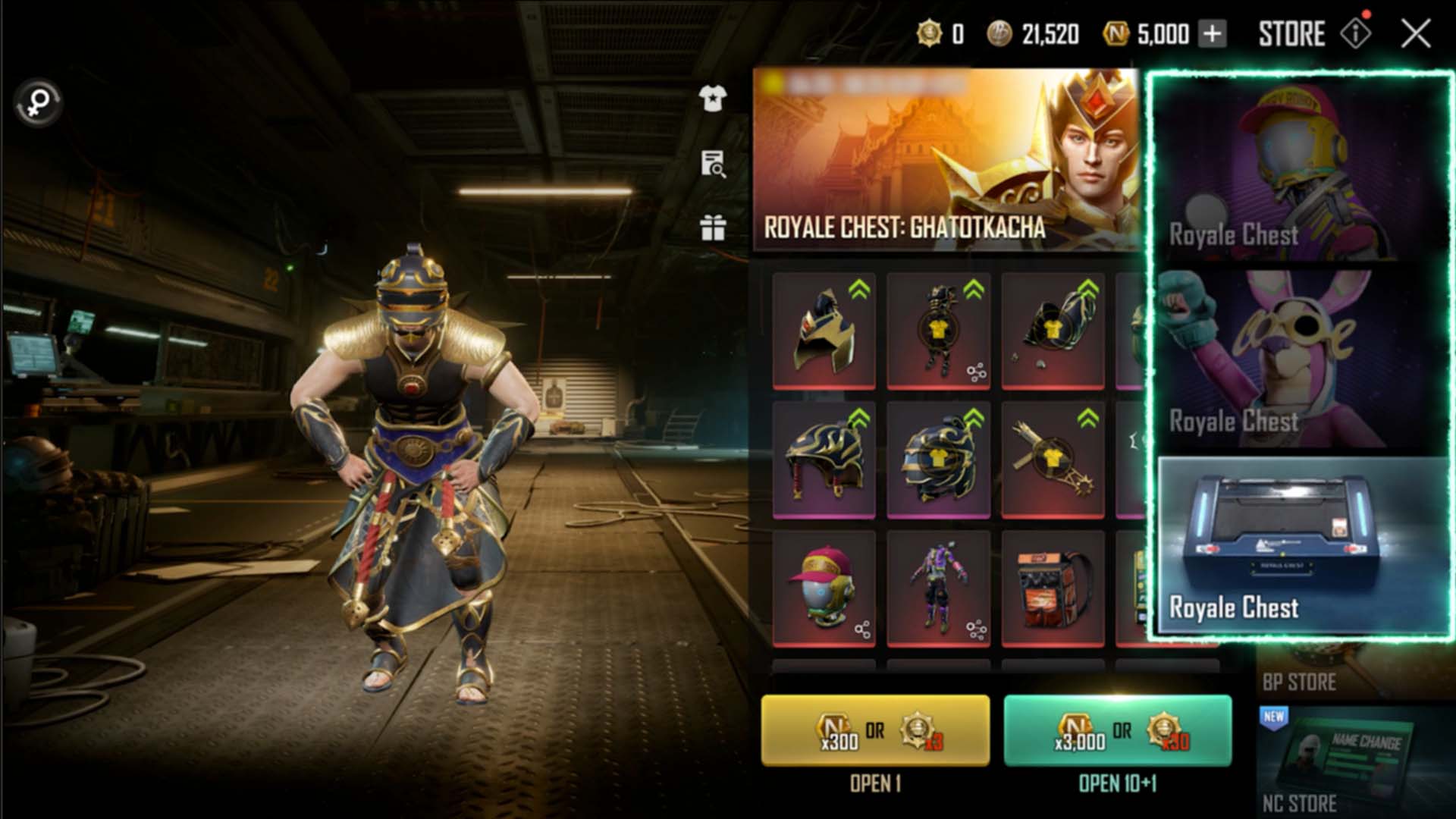The image size is (1456, 819).
Task: Open the outfit preview shirt icon
Action: click(x=712, y=98)
